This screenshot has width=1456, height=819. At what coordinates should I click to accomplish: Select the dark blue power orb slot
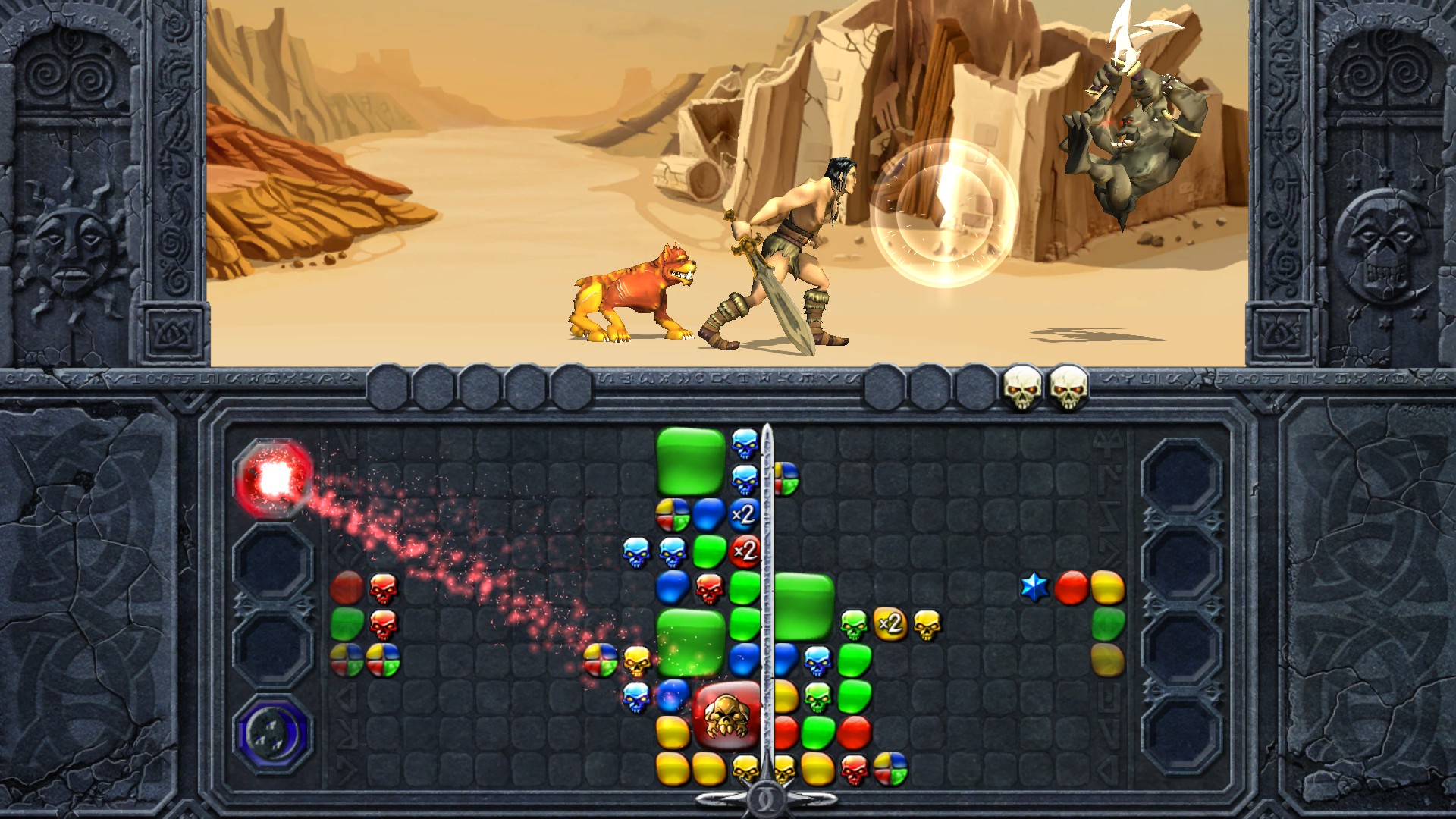tap(273, 733)
